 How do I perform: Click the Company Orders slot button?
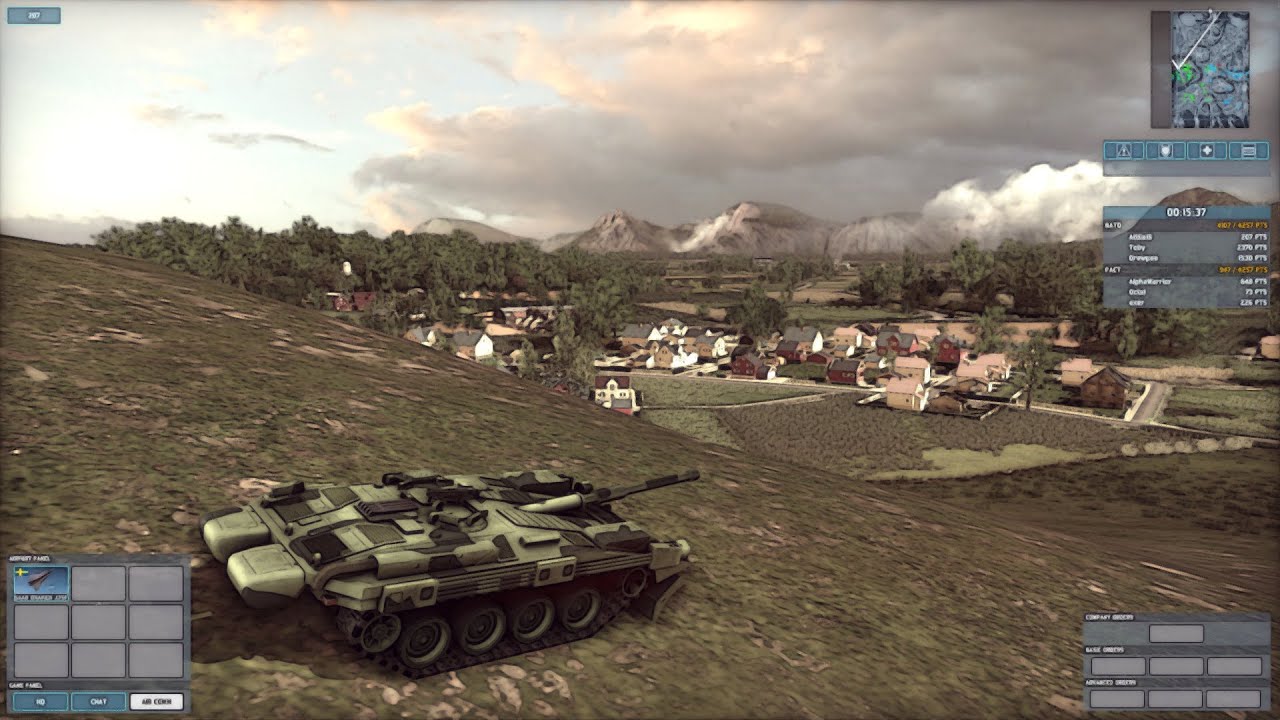pyautogui.click(x=1176, y=633)
